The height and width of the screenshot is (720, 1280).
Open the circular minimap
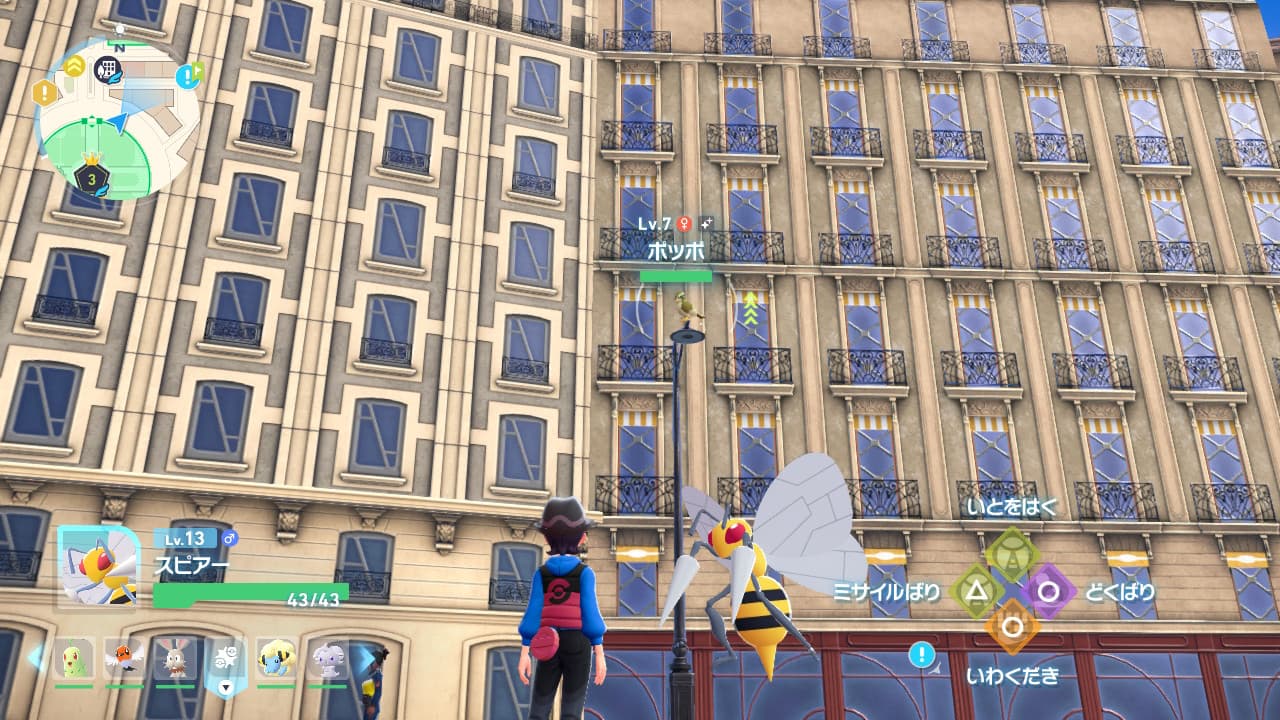tap(116, 118)
